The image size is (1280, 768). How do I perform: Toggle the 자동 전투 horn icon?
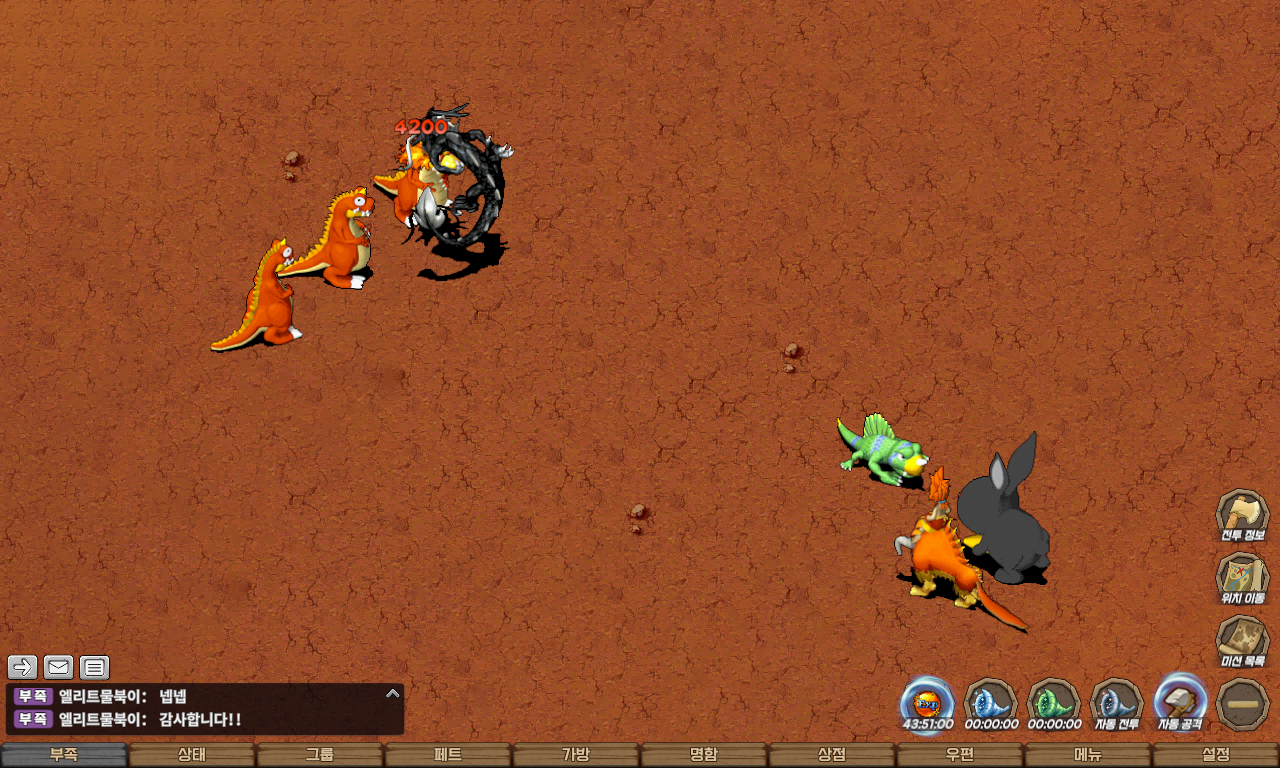pos(1117,700)
